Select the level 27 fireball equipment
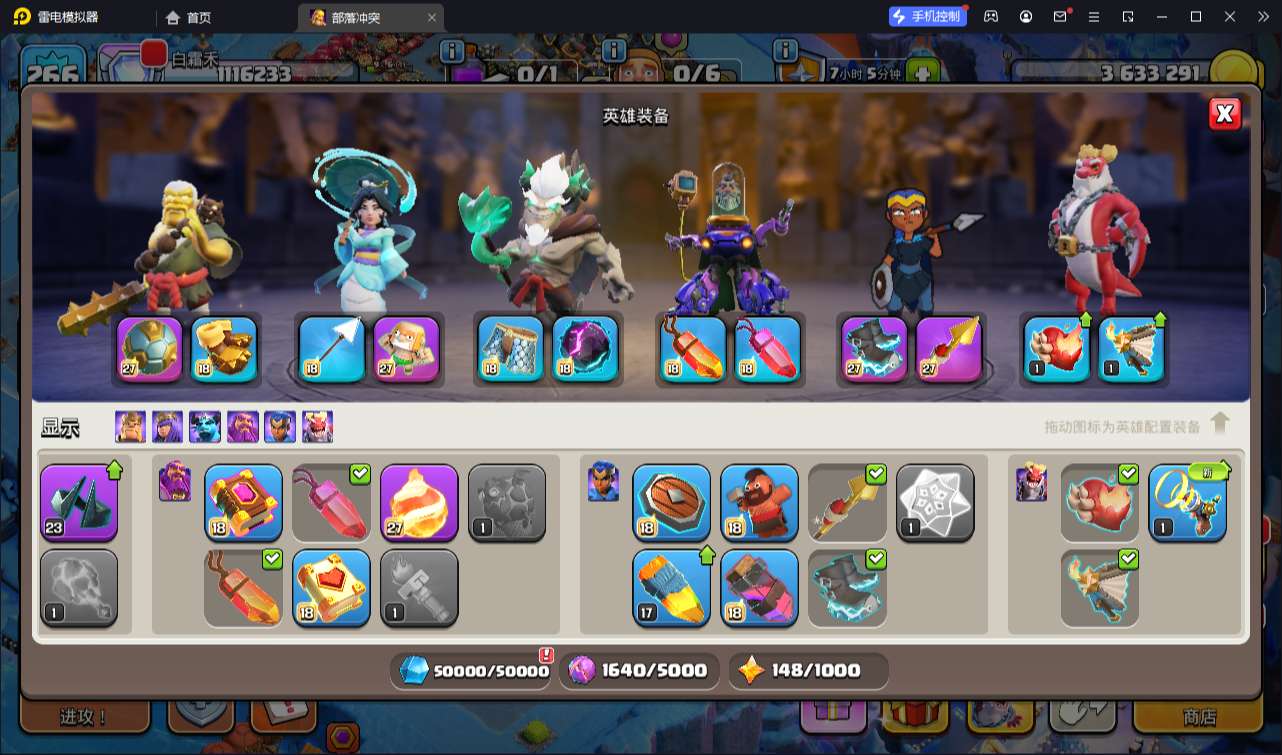This screenshot has height=755, width=1282. tap(419, 502)
